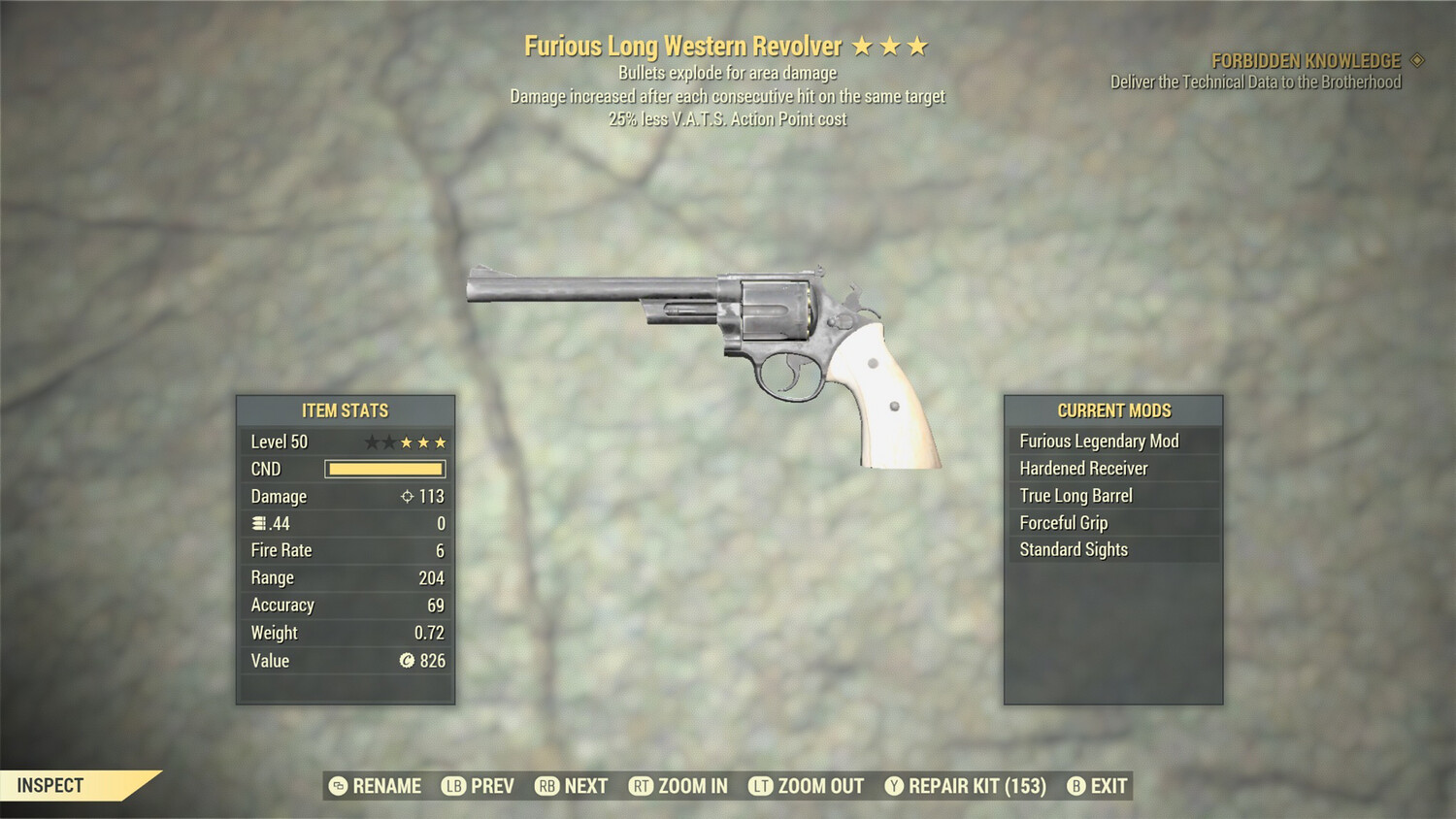Select the .44 ammo icon
This screenshot has width=1456, height=819.
tap(257, 524)
